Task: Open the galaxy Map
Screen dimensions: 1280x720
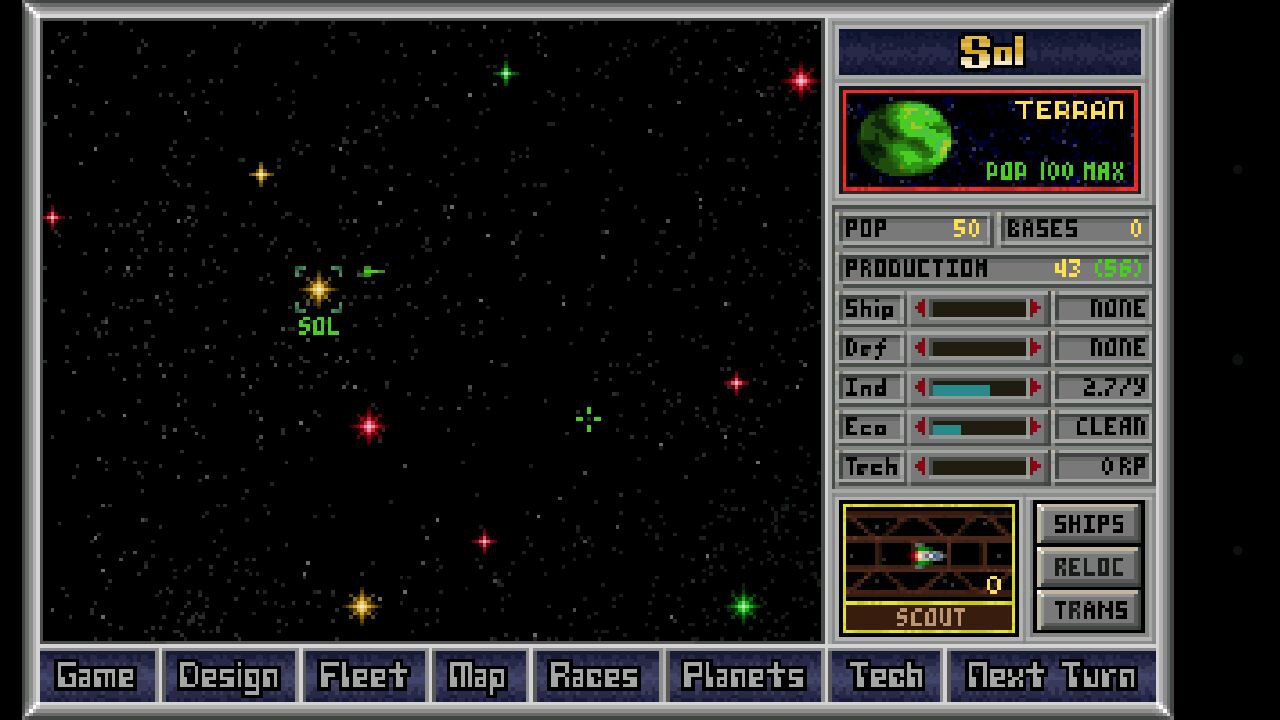Action: (478, 676)
